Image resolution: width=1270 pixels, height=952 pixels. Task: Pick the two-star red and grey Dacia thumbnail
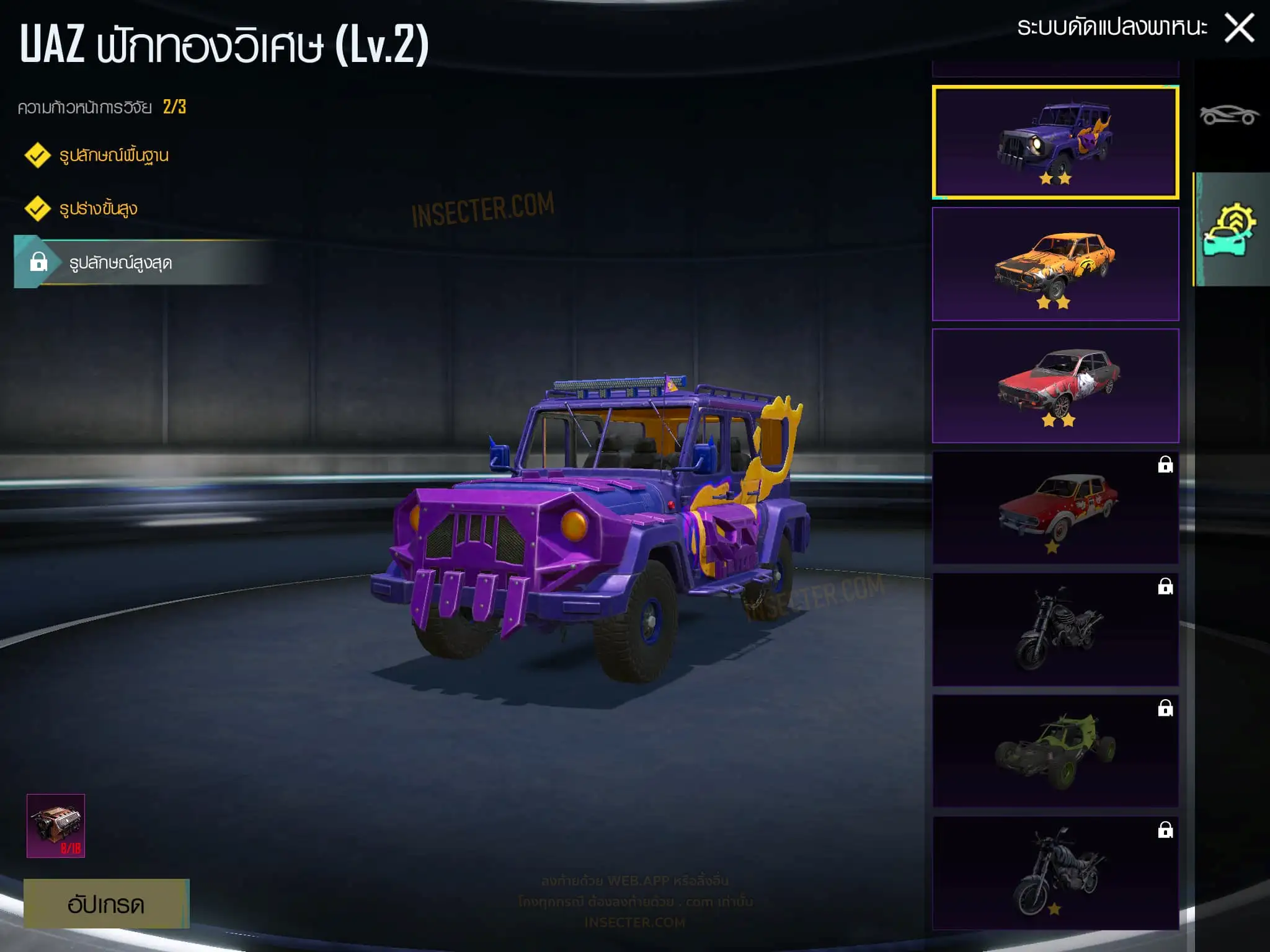point(1055,386)
